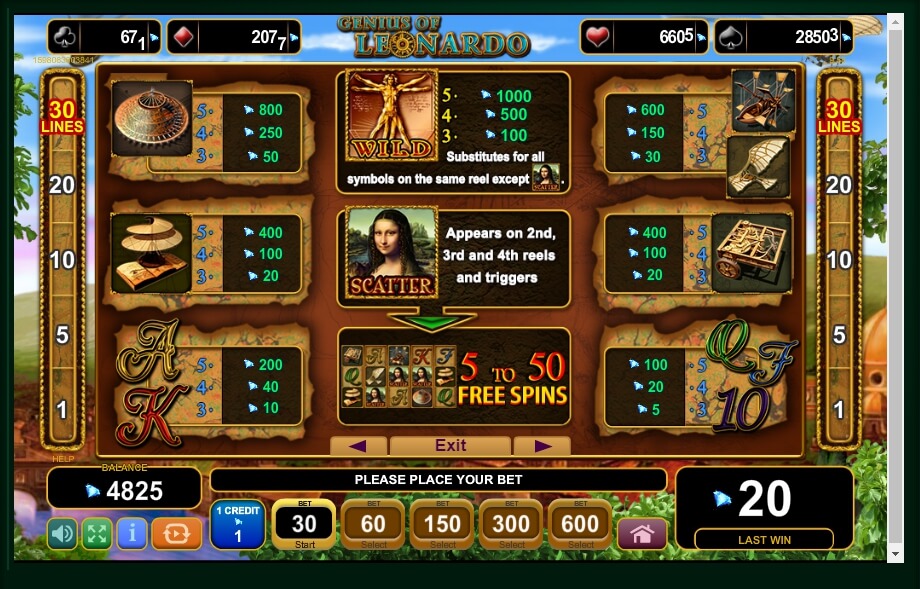This screenshot has width=920, height=589.
Task: Choose 10 lines on the left line panel
Action: click(62, 260)
